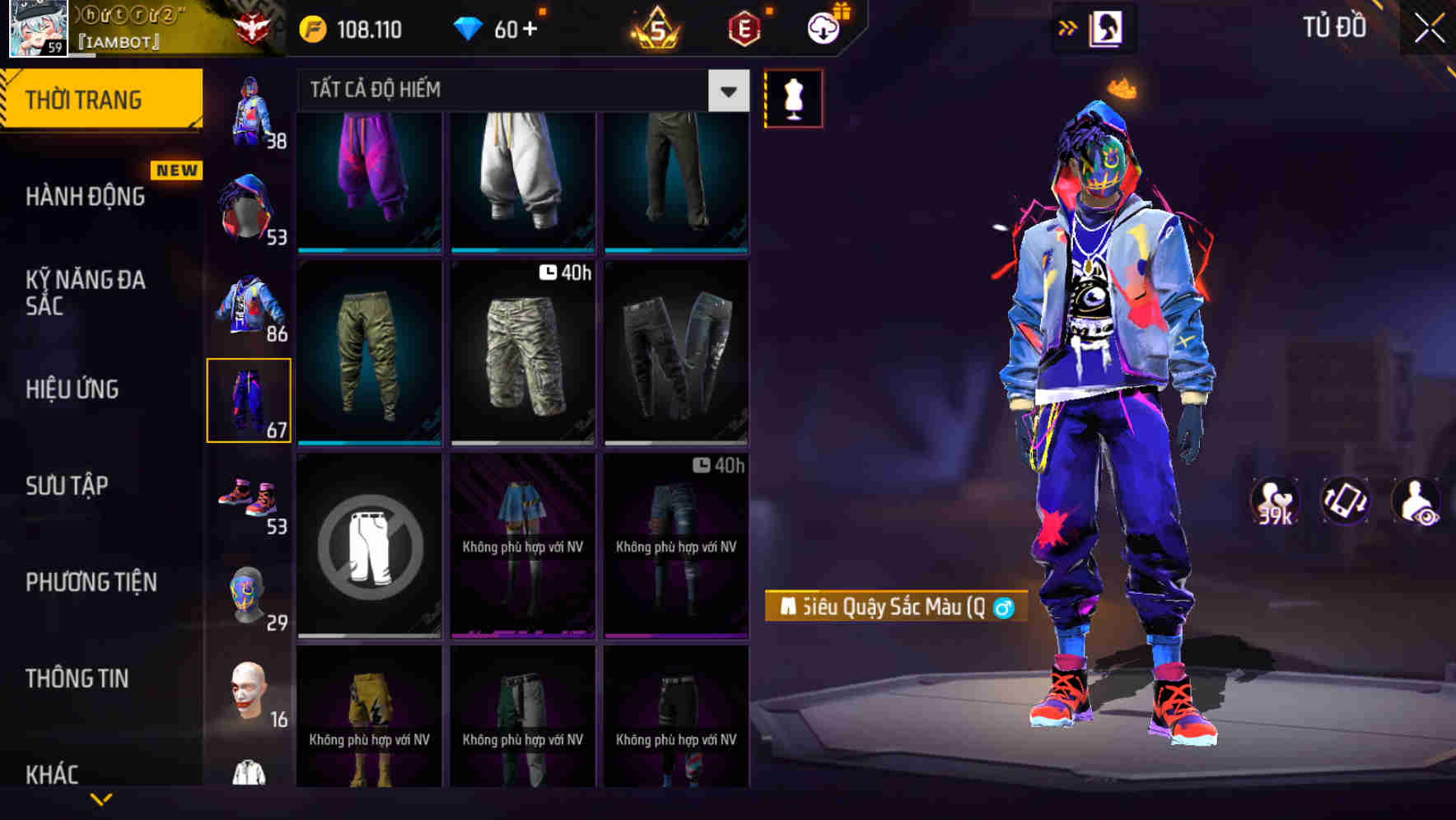Unequip pants using the crossed-out pants slot
This screenshot has height=820, width=1456.
[x=370, y=547]
